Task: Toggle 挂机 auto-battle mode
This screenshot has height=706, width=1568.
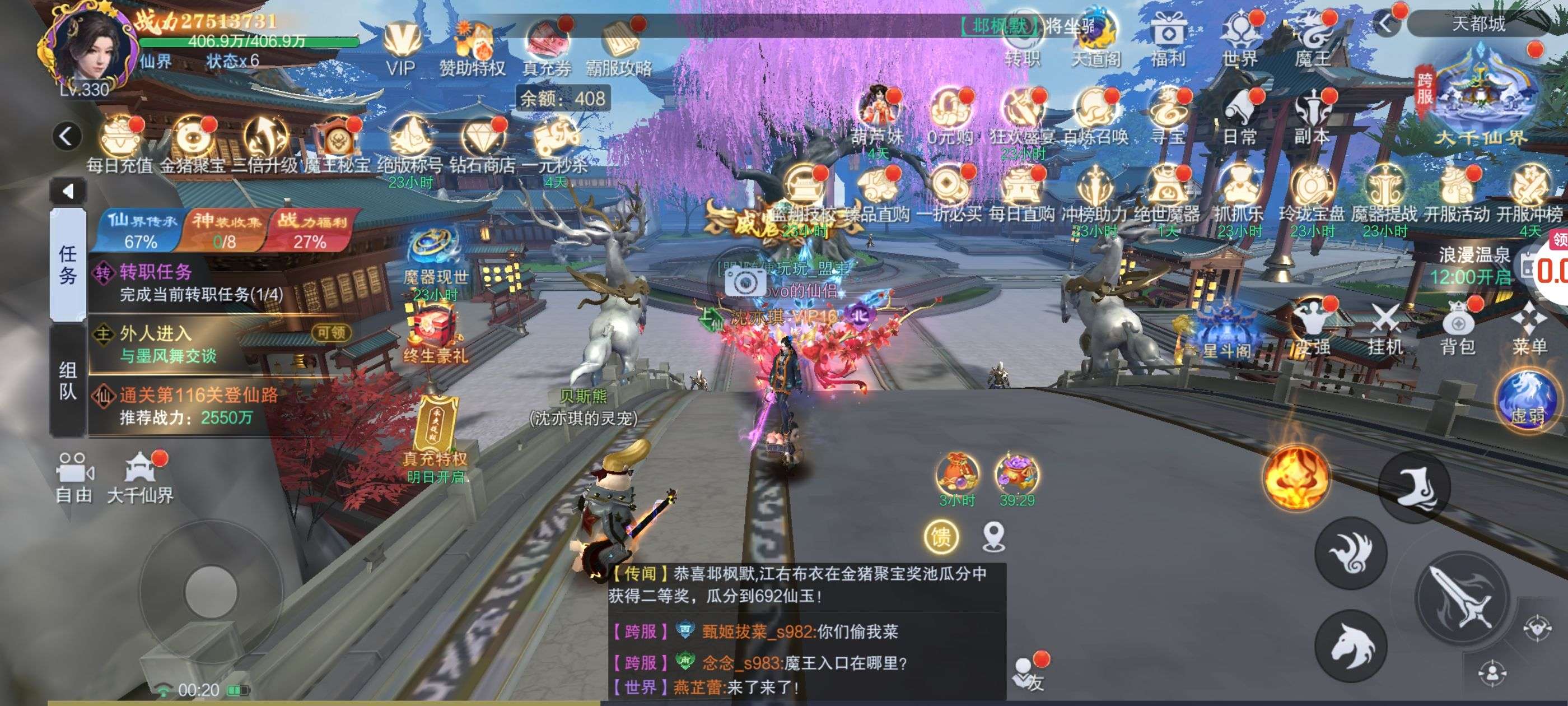Action: [1385, 329]
